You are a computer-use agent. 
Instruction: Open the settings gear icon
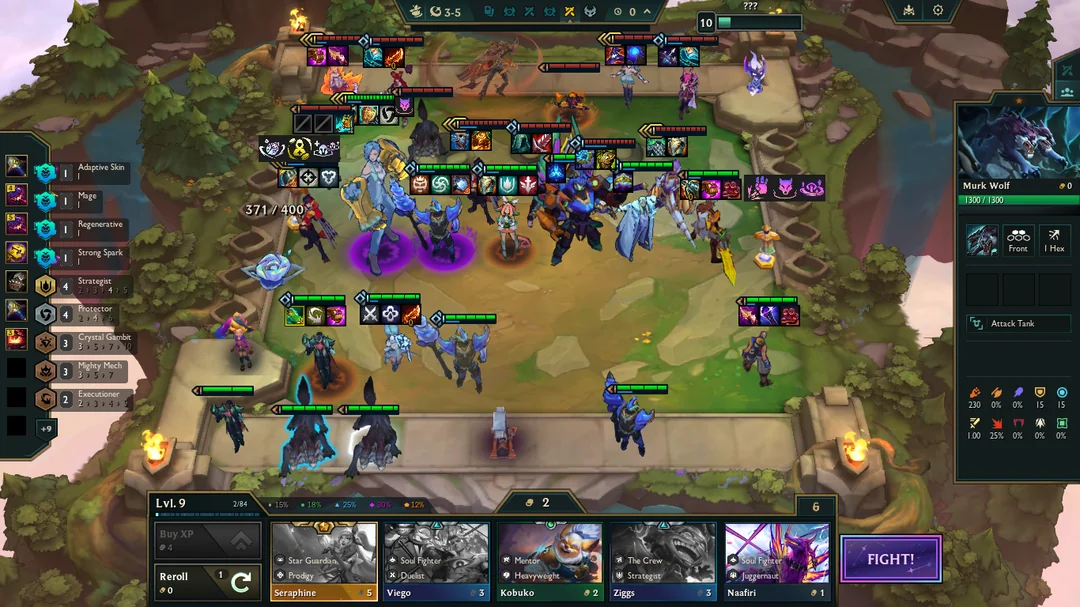coord(938,10)
